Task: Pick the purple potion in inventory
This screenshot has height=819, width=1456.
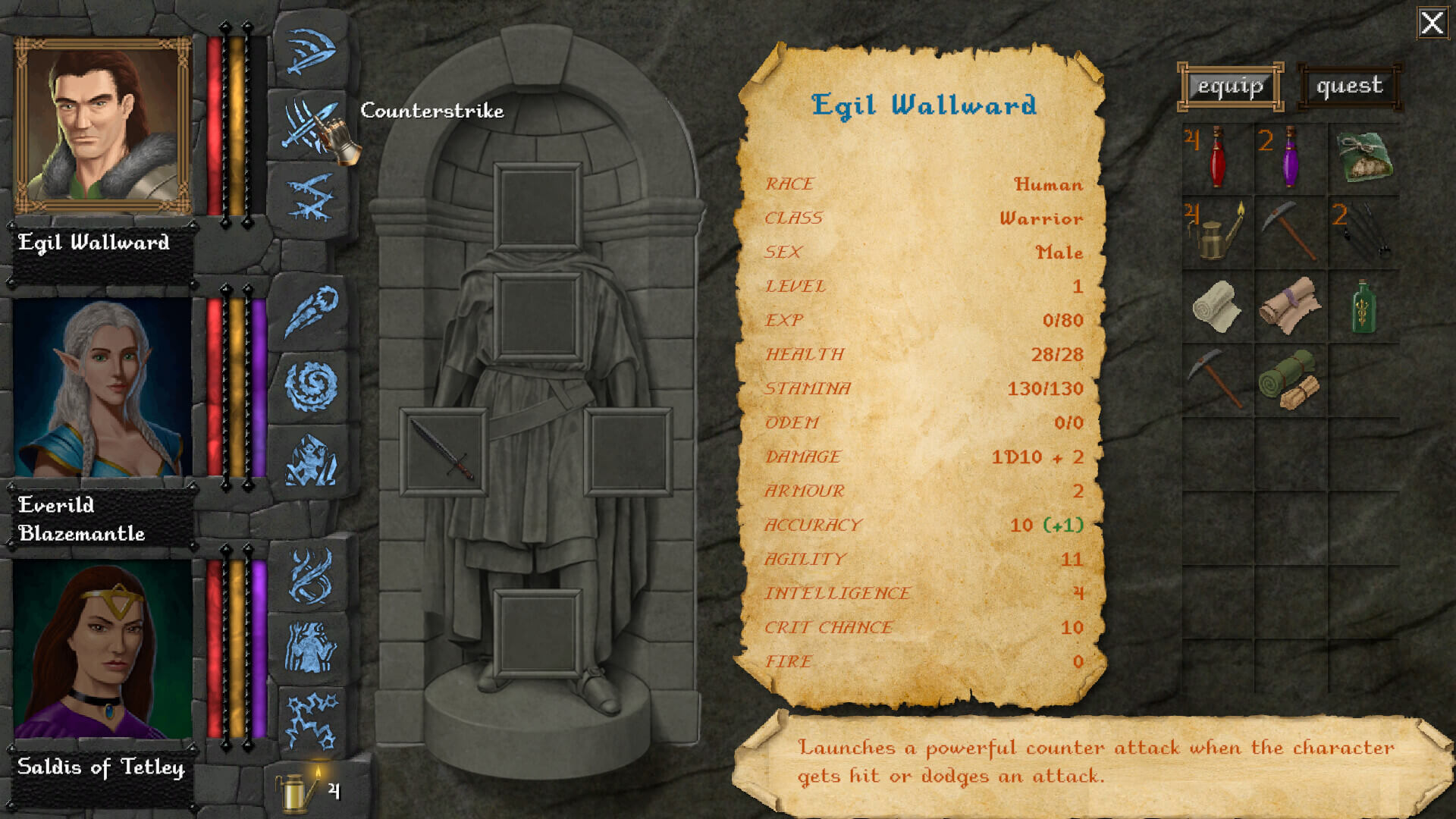Action: click(1289, 158)
